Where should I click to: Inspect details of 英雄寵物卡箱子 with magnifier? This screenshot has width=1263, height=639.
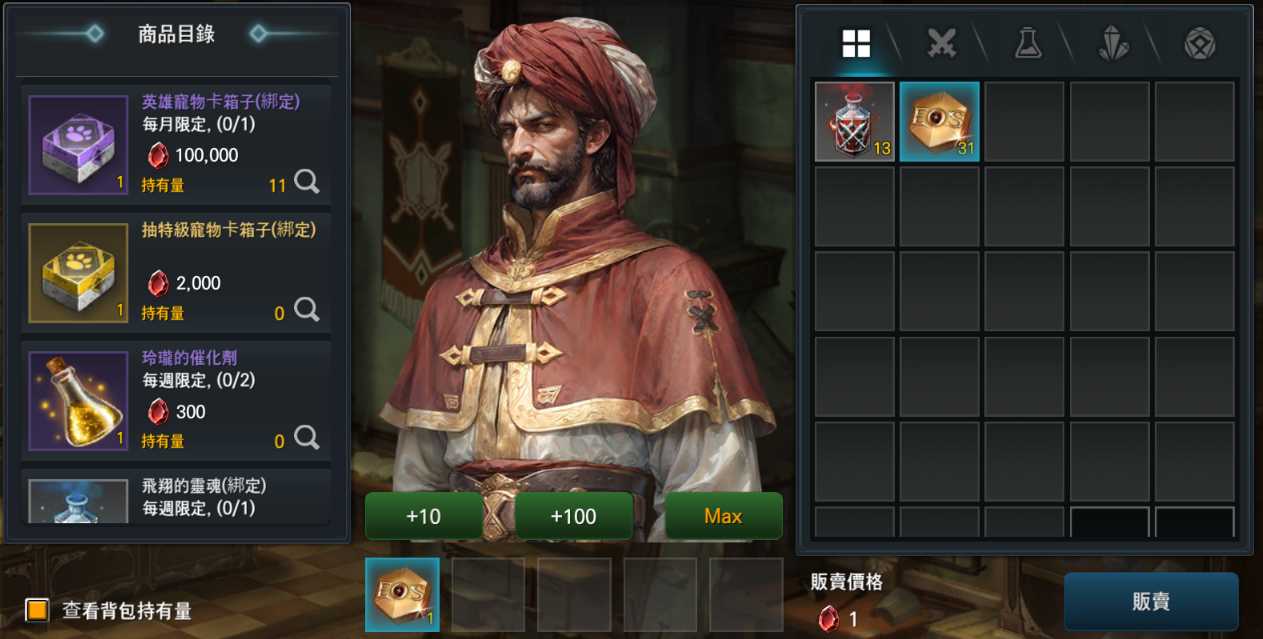click(307, 182)
